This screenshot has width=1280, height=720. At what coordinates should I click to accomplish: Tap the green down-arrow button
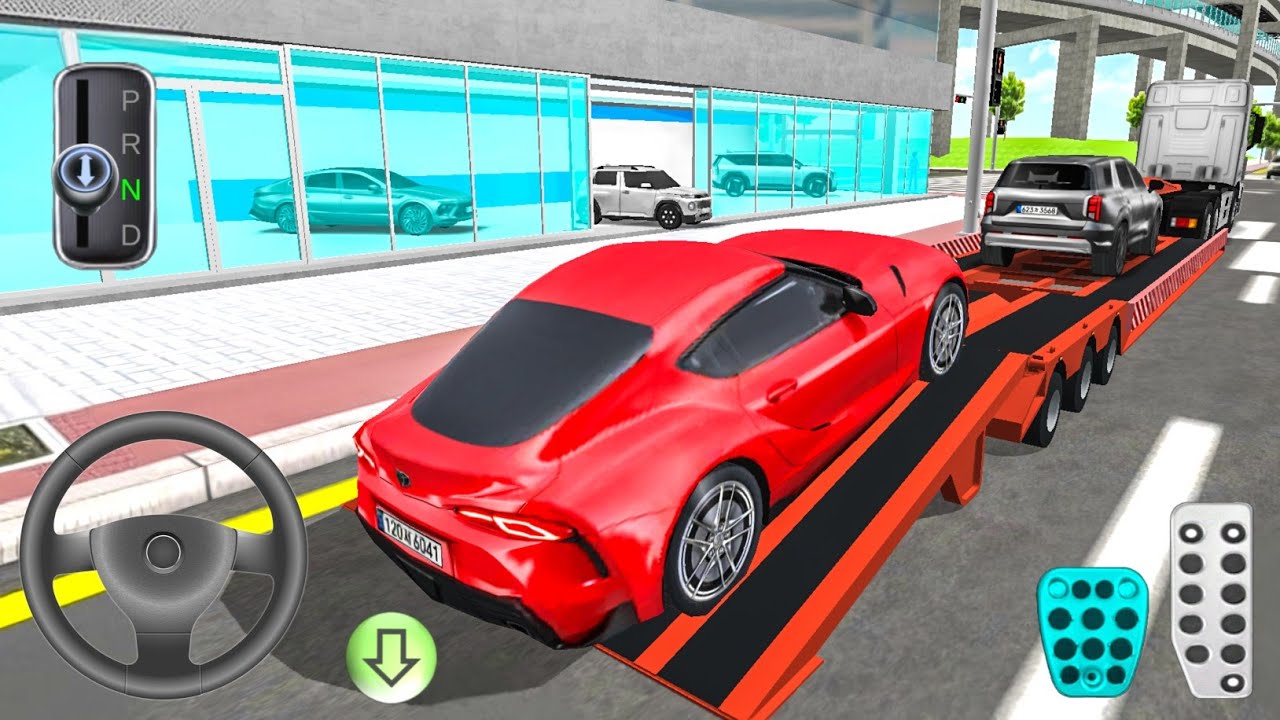[391, 657]
